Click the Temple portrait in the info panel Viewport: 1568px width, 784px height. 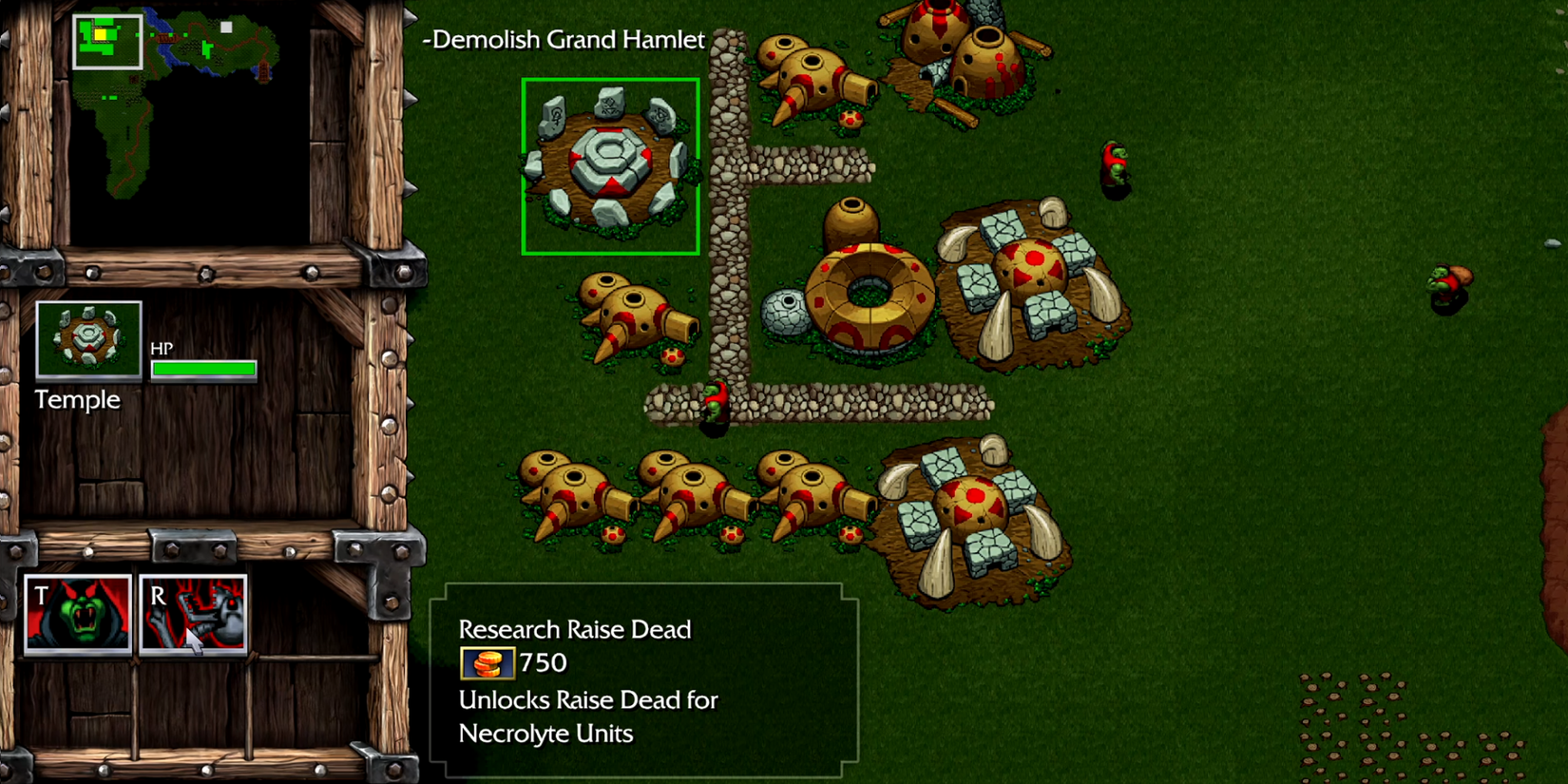[x=88, y=342]
